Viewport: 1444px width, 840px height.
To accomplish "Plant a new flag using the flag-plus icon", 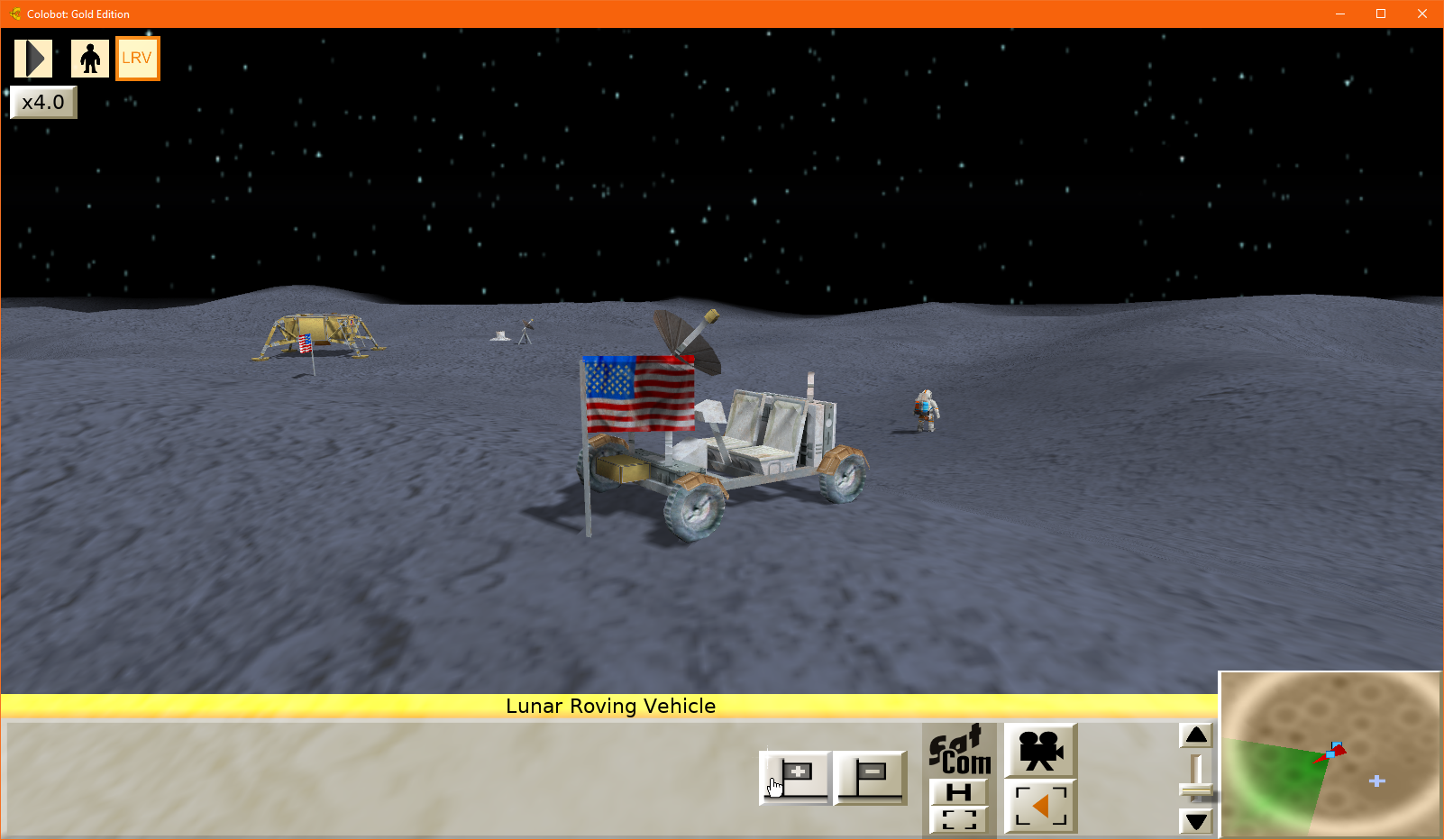I will point(794,779).
